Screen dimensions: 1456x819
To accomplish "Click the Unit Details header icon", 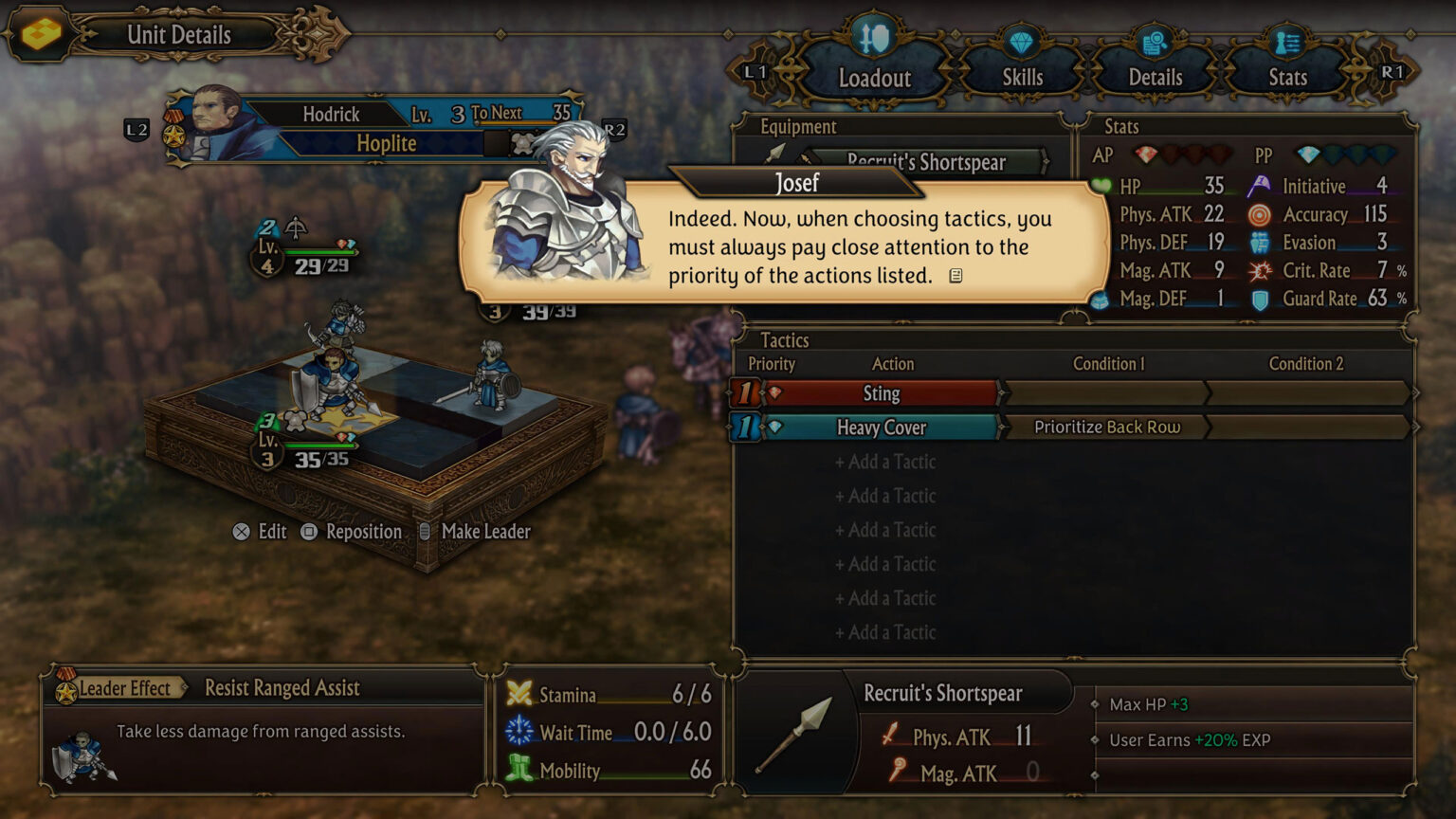I will point(41,34).
